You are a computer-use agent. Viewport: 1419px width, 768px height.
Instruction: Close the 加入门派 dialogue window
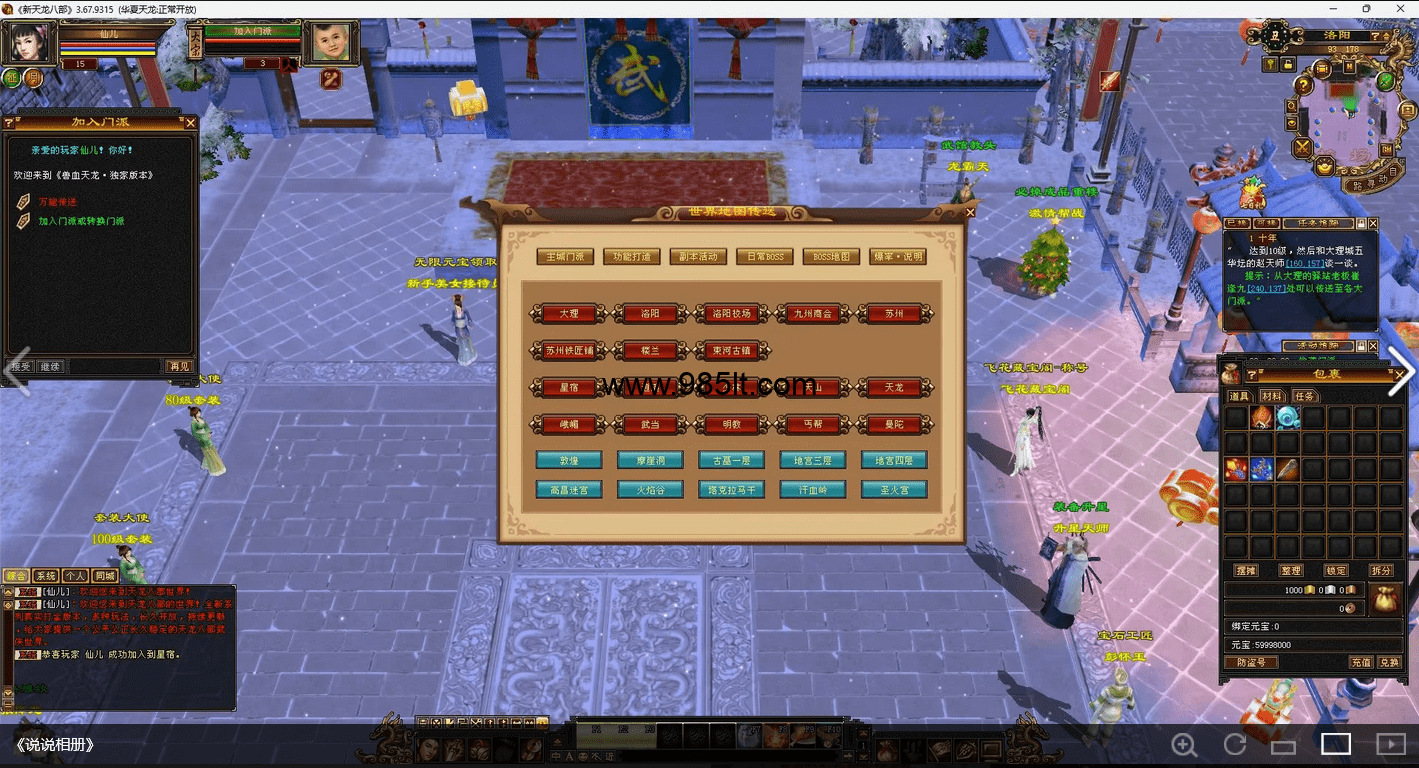(x=190, y=123)
